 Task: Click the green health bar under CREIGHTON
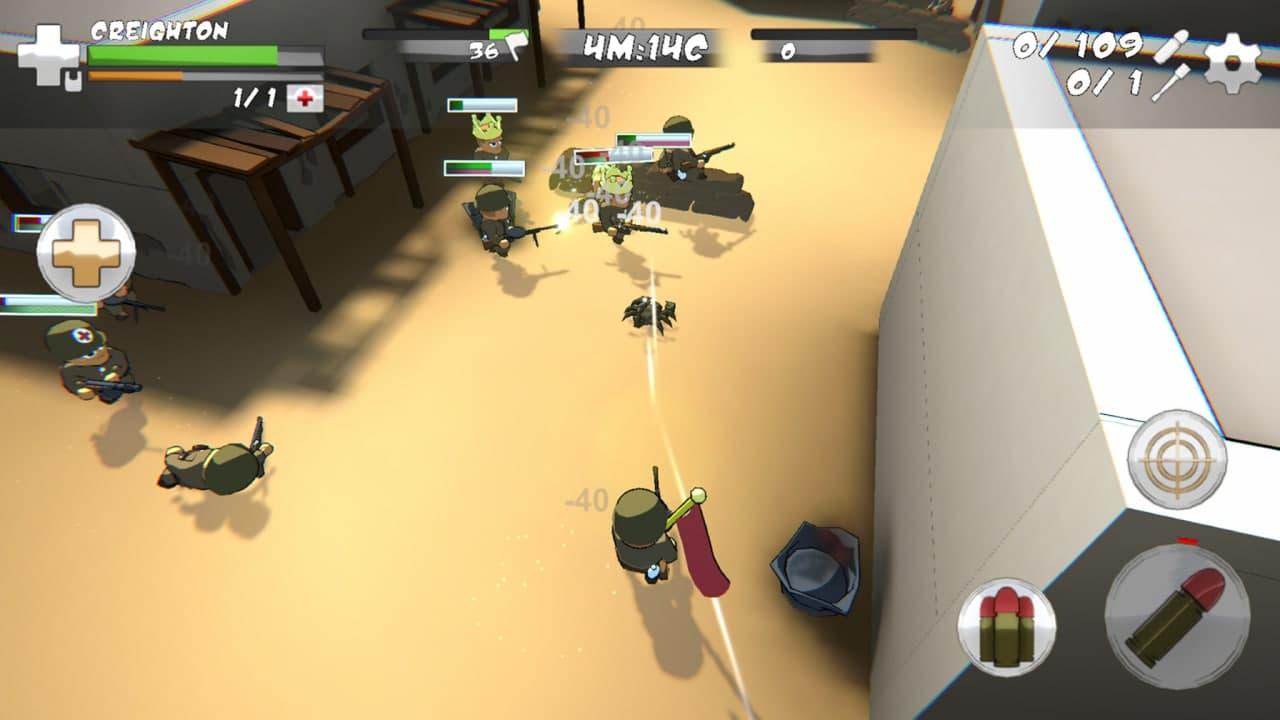click(x=180, y=53)
